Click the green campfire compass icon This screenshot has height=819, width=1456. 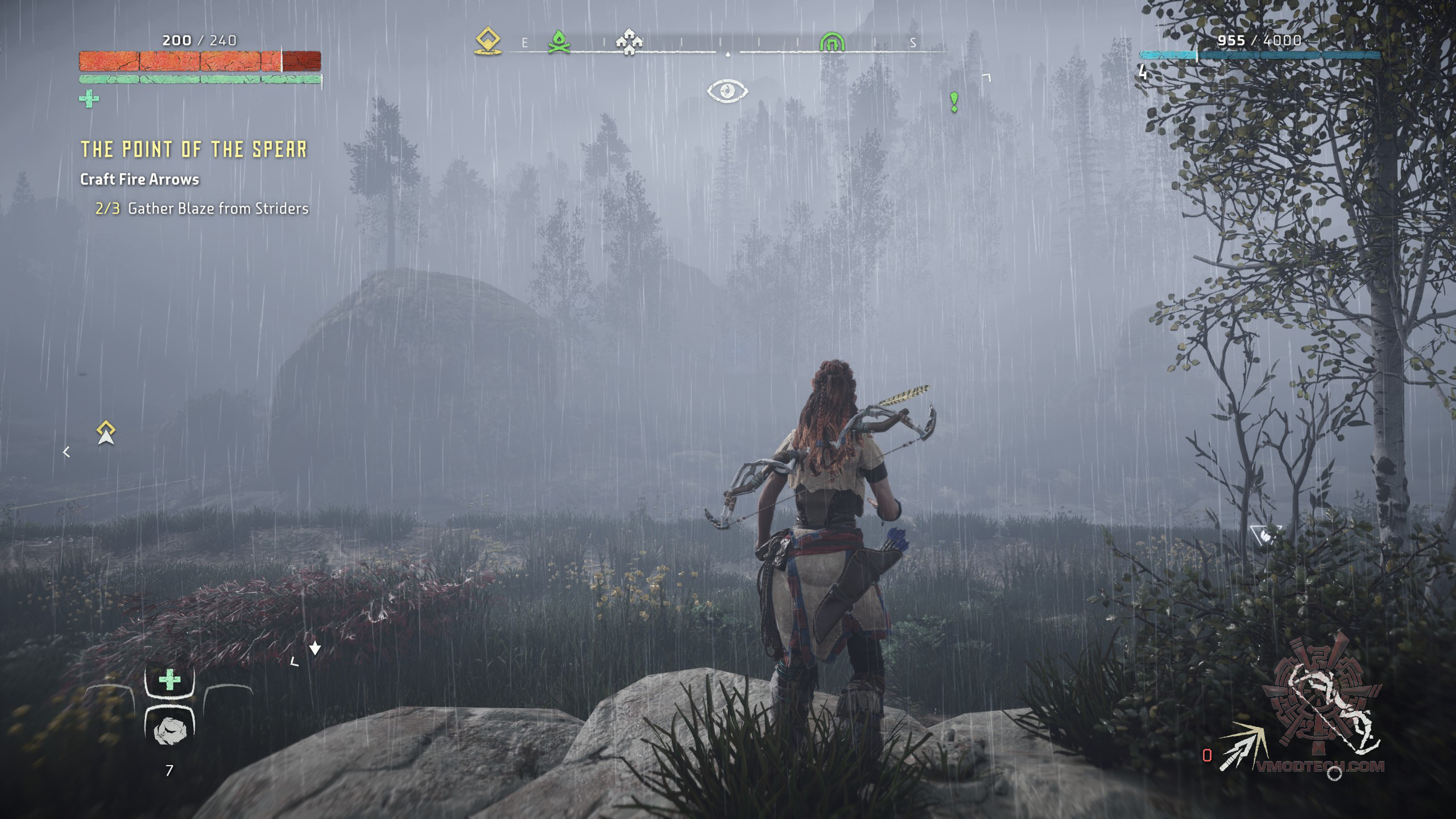tap(559, 42)
